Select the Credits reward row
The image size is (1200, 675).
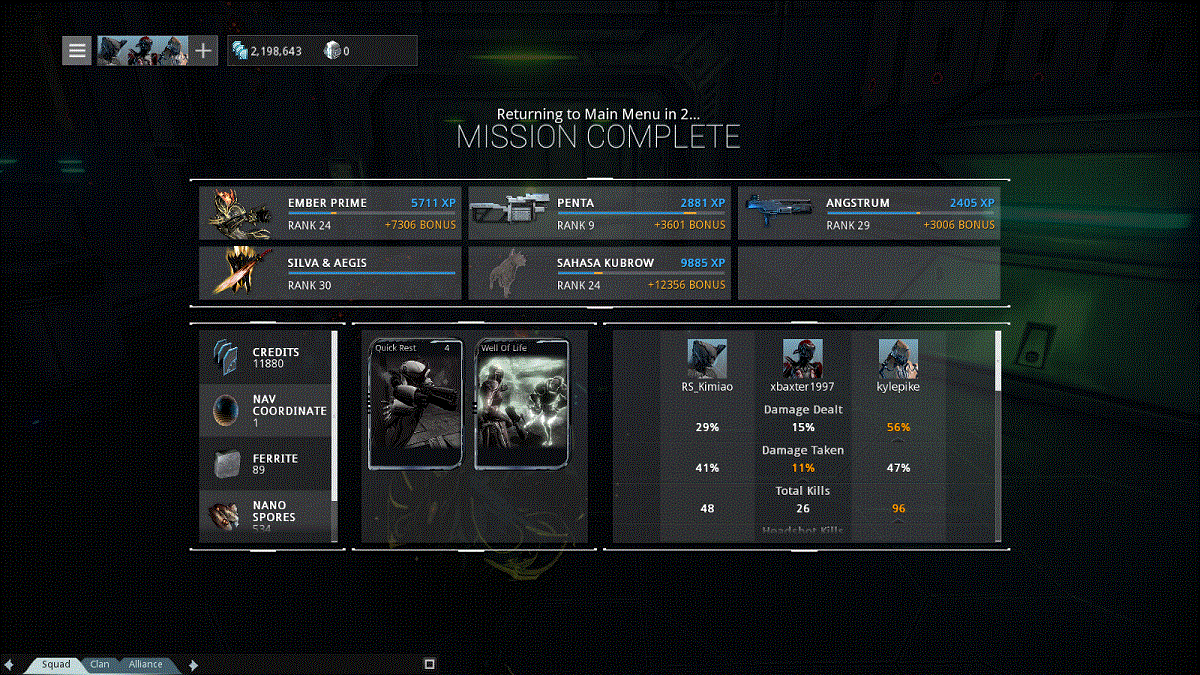click(x=265, y=358)
